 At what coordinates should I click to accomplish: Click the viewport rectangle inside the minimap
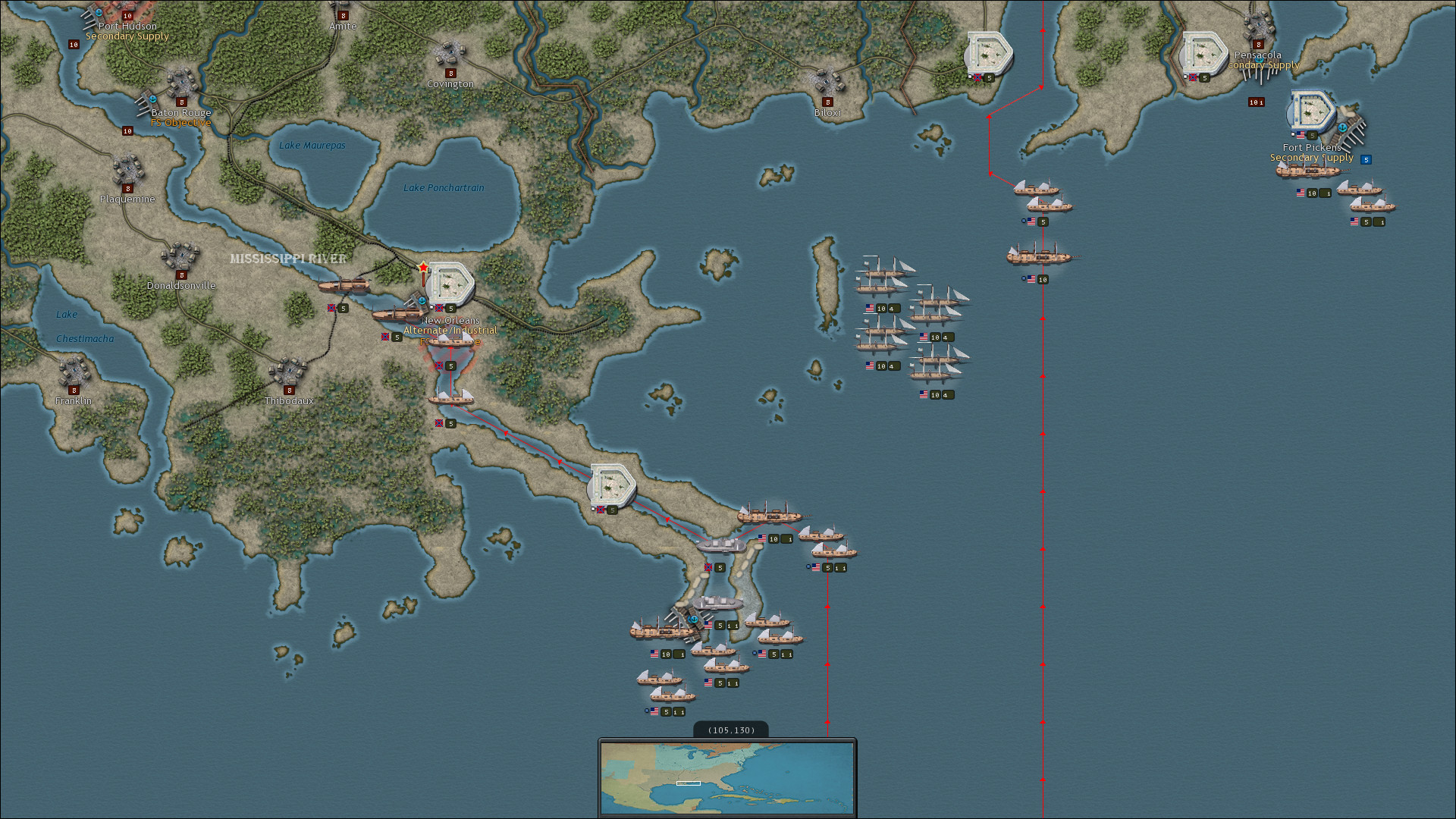688,782
